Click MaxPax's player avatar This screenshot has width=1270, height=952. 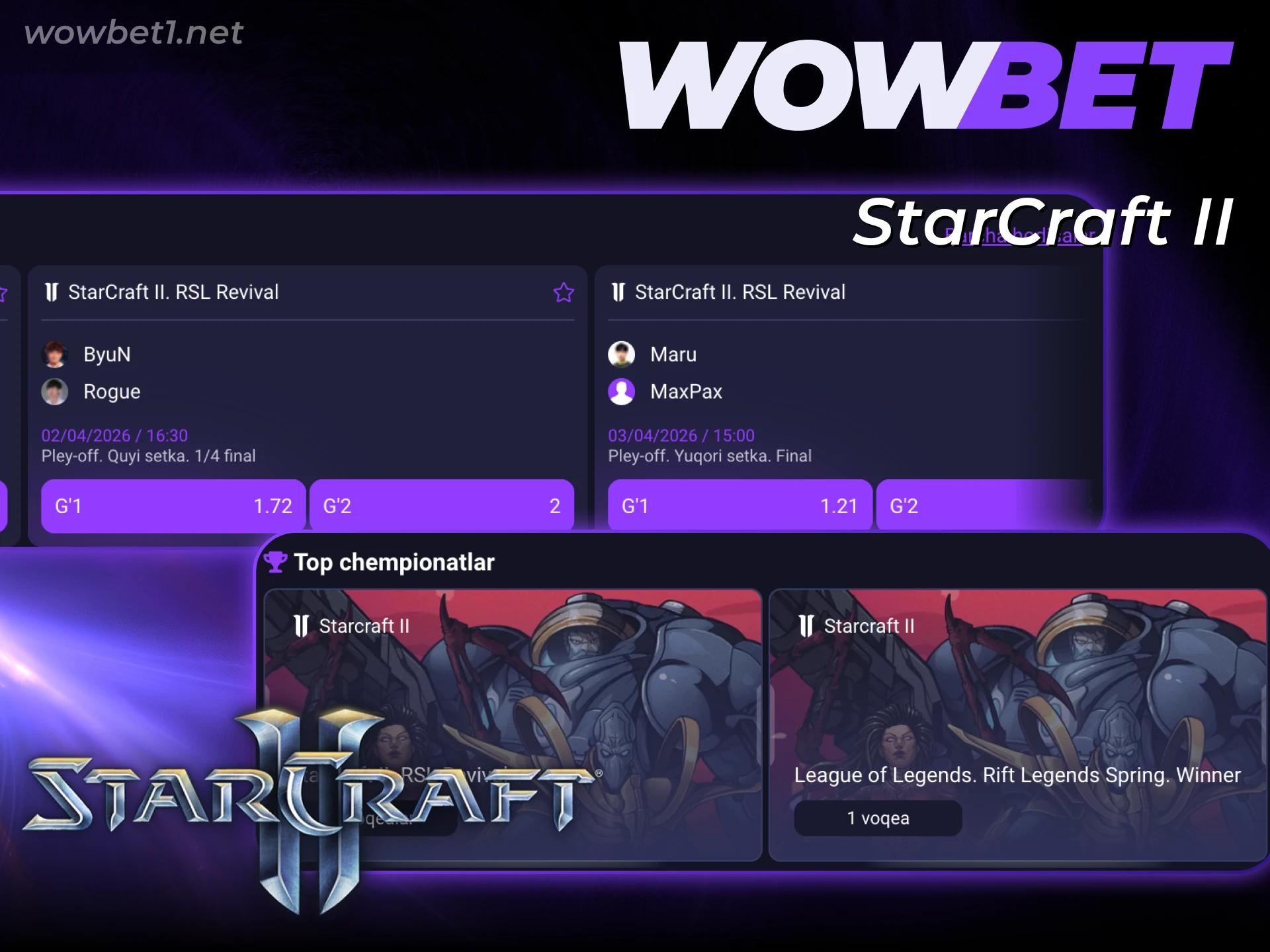[x=622, y=391]
